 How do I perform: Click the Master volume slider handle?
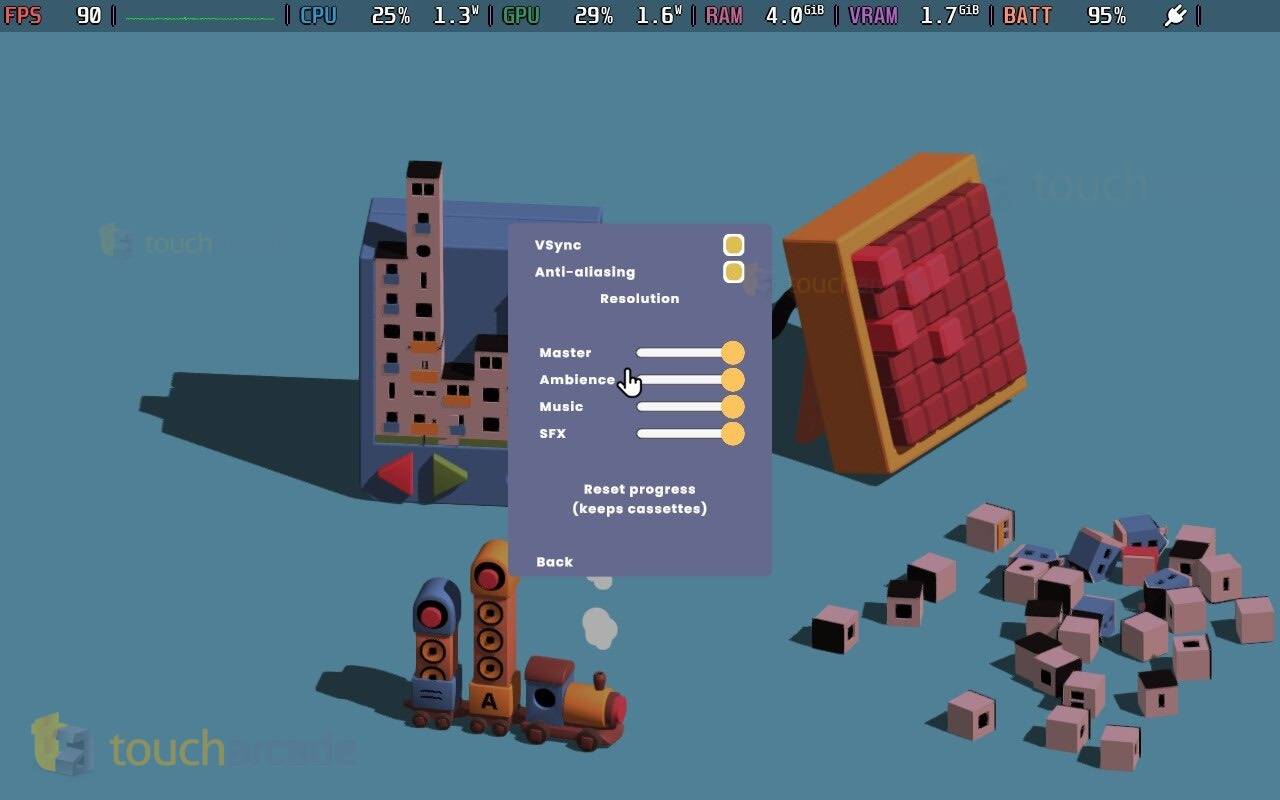pos(732,352)
